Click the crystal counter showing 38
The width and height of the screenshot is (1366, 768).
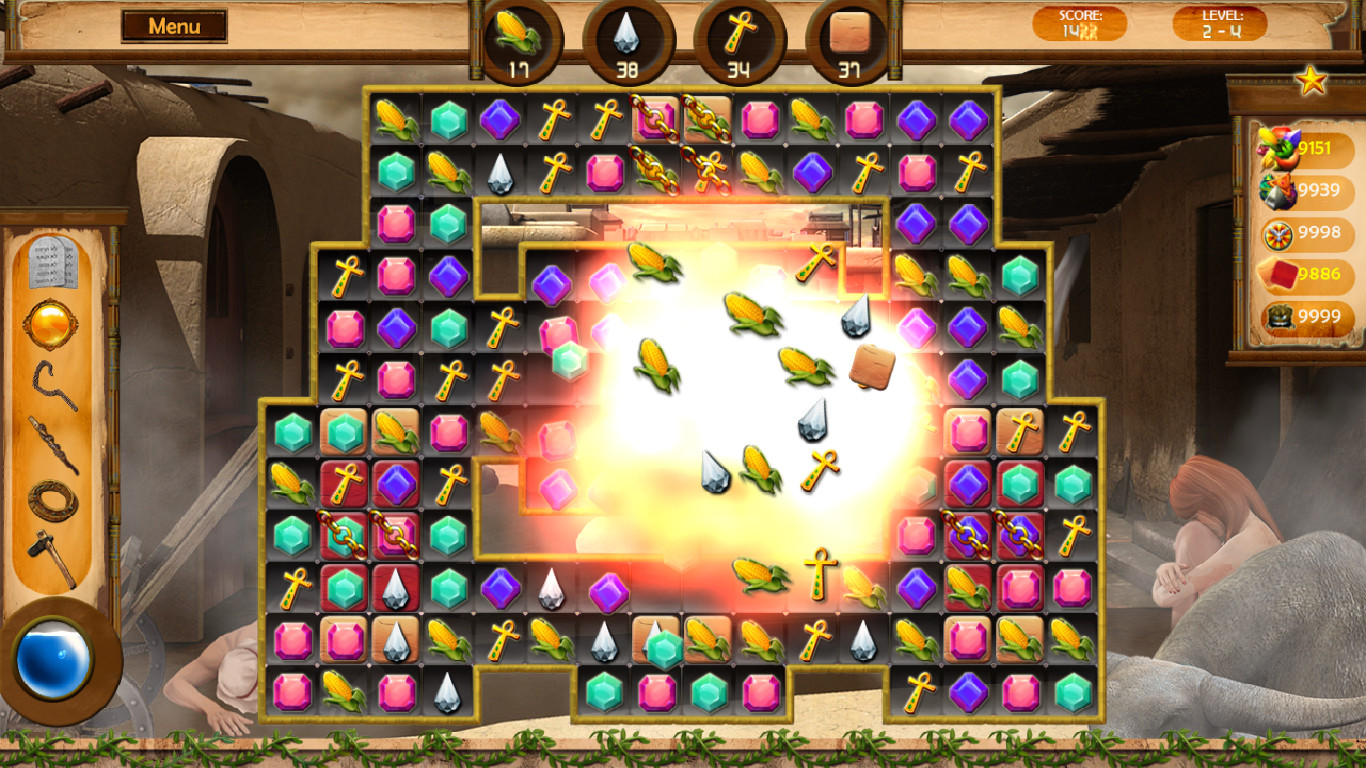629,40
